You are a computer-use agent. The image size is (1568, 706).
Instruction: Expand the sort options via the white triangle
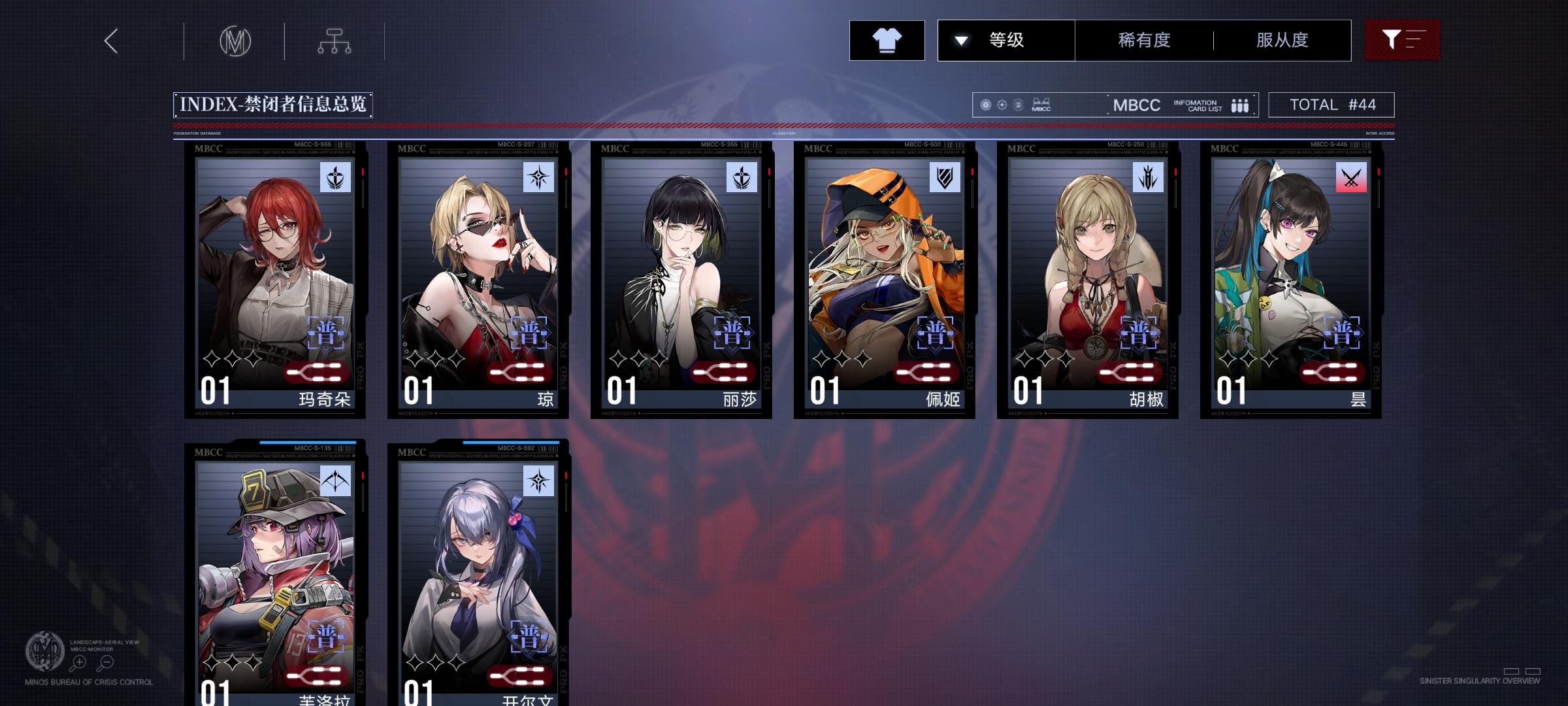coord(960,40)
